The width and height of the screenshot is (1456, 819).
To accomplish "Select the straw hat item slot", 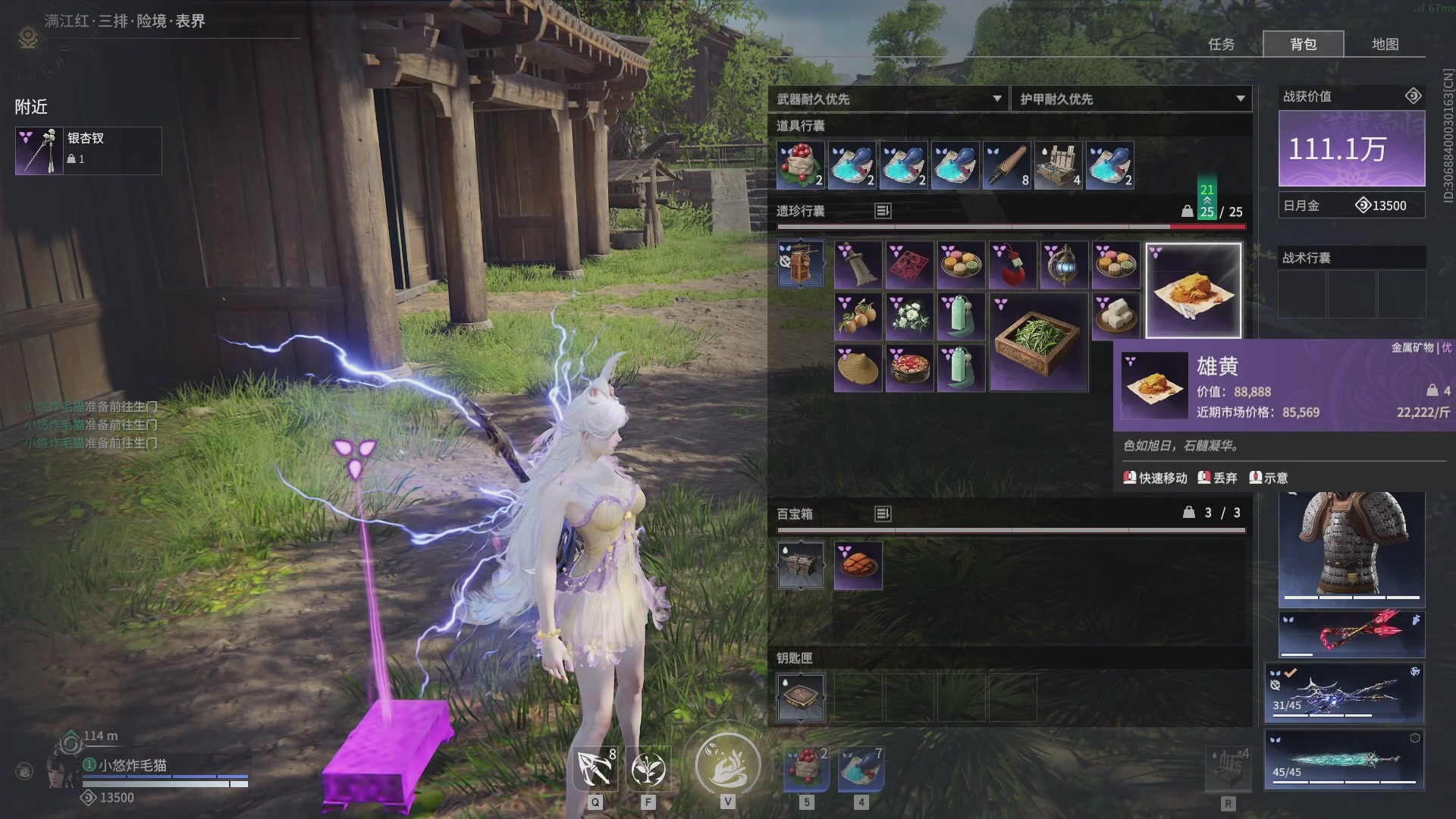I will click(858, 368).
